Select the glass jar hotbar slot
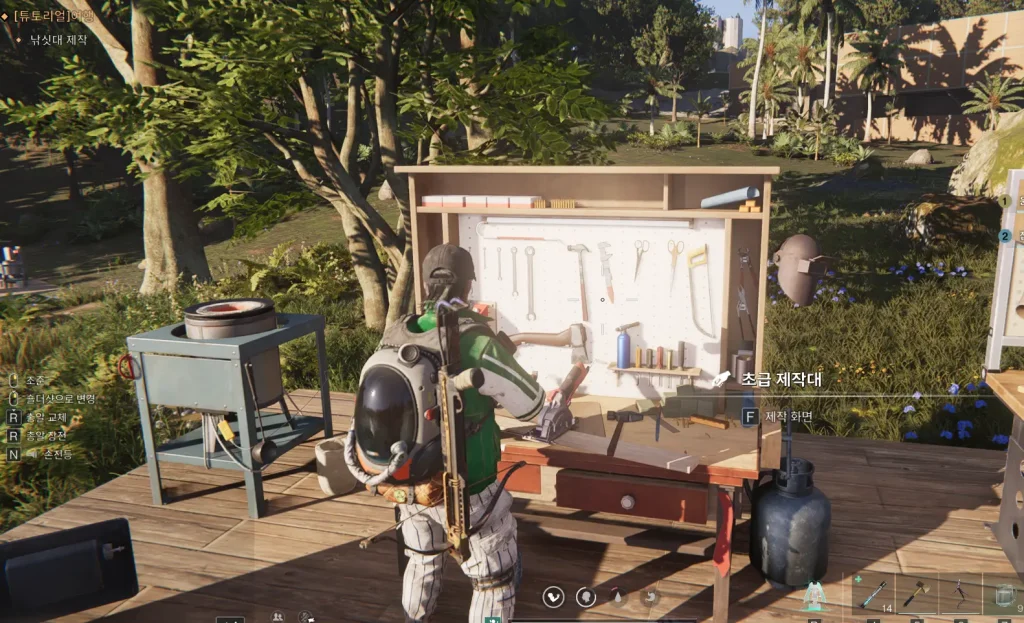The image size is (1024, 623). [1003, 594]
